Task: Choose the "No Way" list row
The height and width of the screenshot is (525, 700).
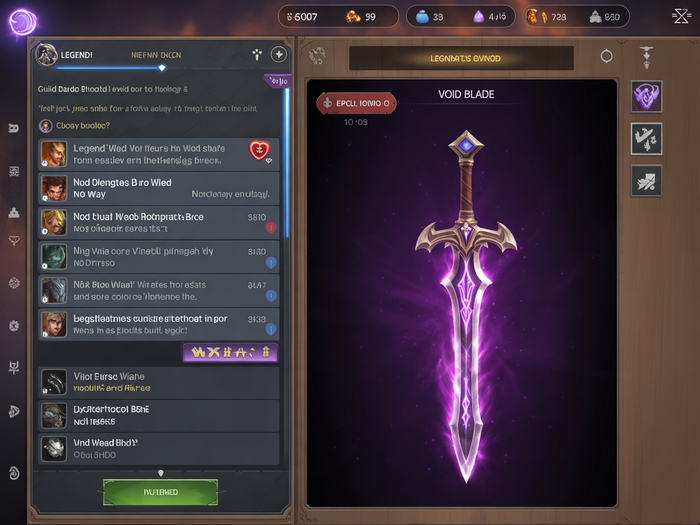Action: tap(160, 188)
